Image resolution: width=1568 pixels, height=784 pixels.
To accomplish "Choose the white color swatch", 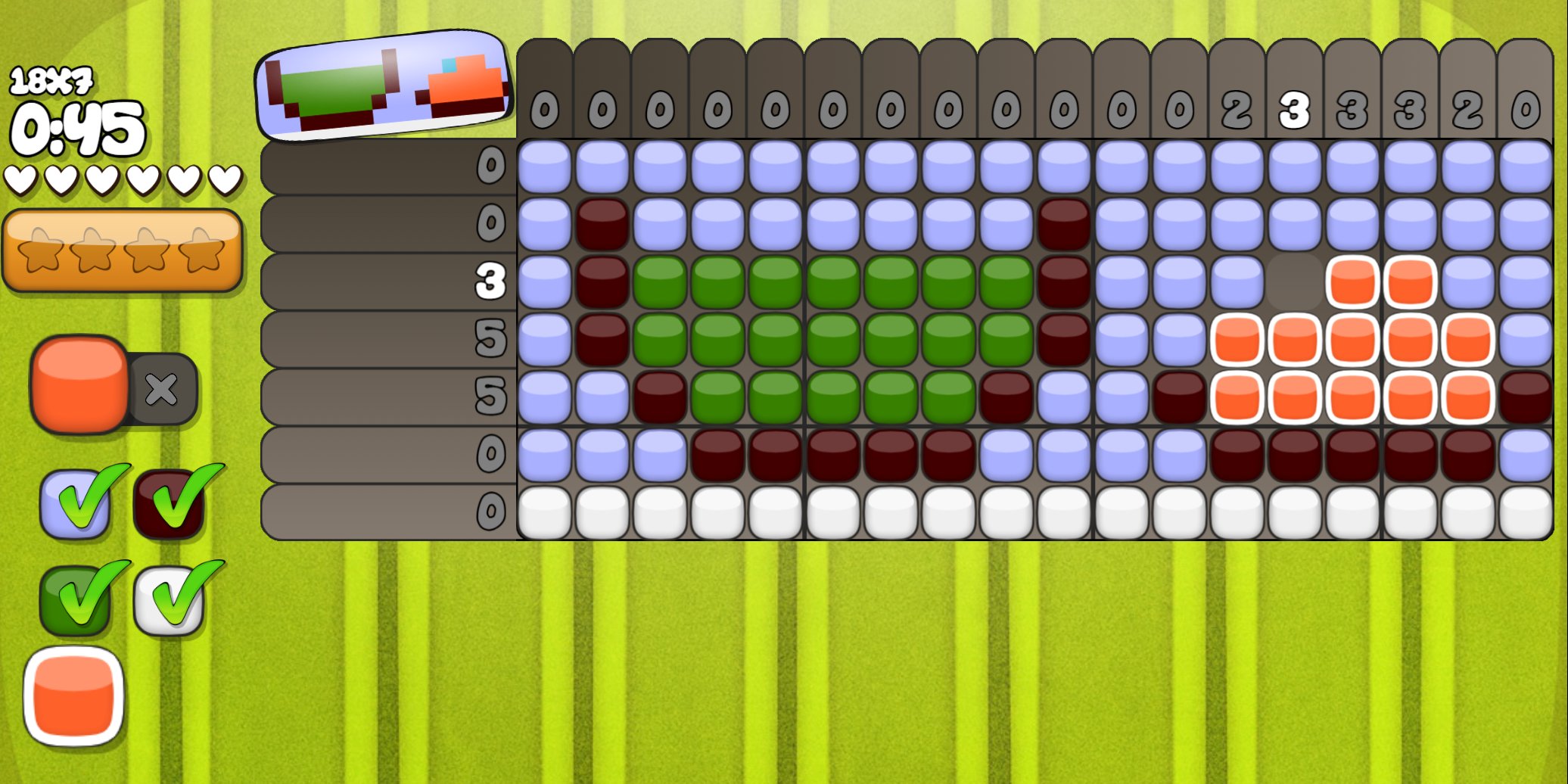I will pyautogui.click(x=168, y=601).
